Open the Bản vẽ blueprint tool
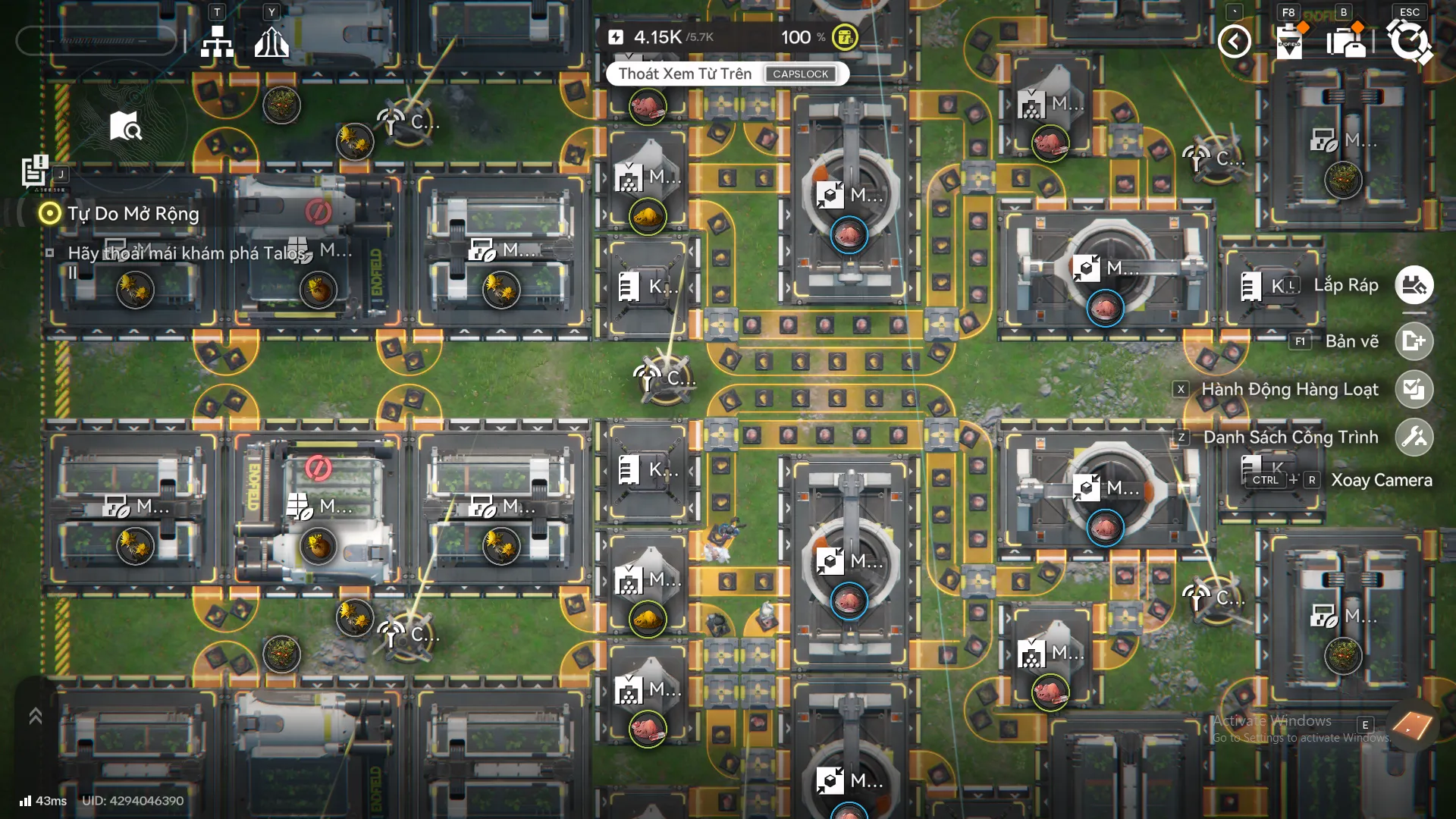The width and height of the screenshot is (1456, 819). pyautogui.click(x=1414, y=340)
